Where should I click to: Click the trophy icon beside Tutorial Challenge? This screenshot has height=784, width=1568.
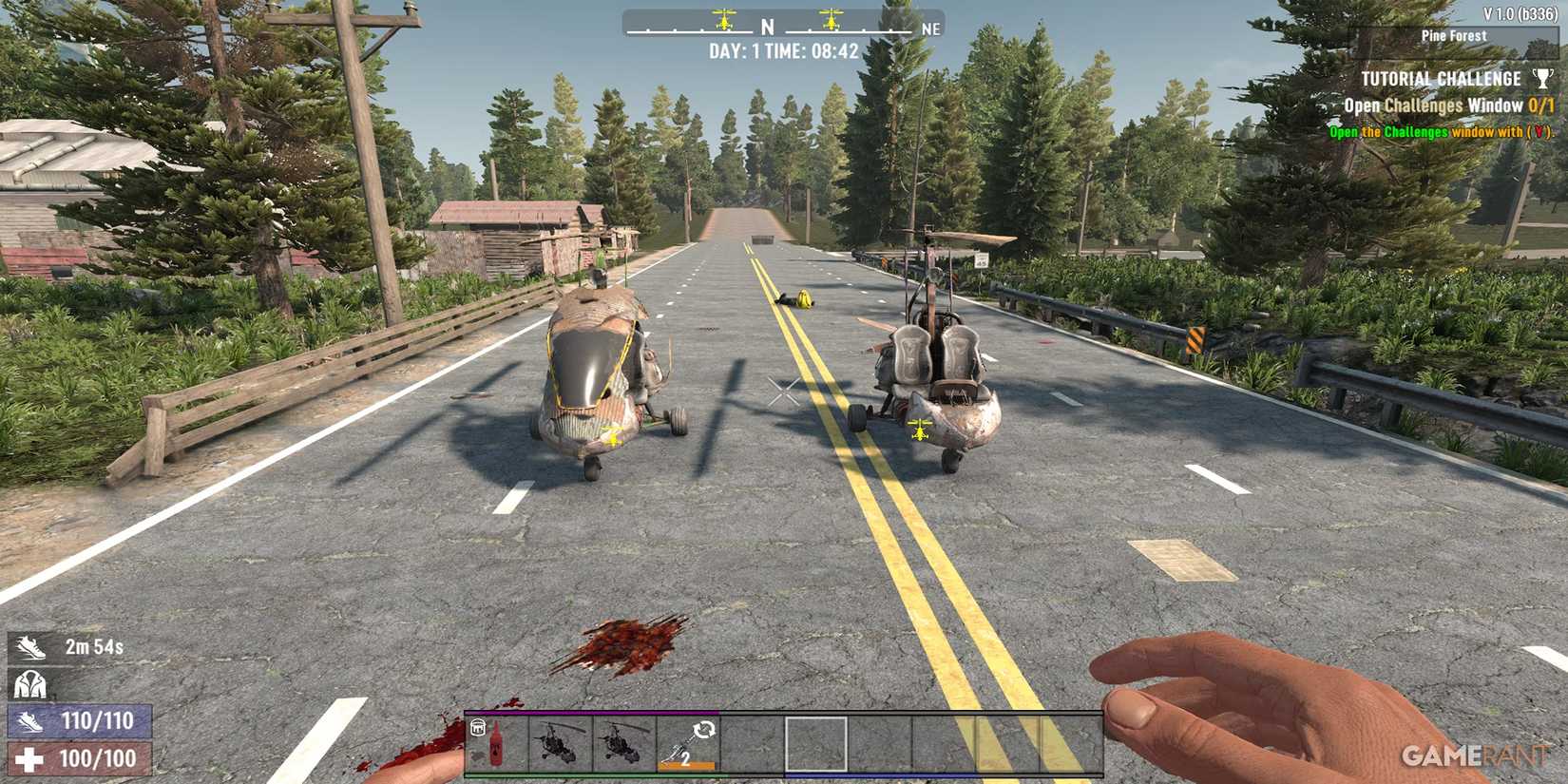point(1539,78)
